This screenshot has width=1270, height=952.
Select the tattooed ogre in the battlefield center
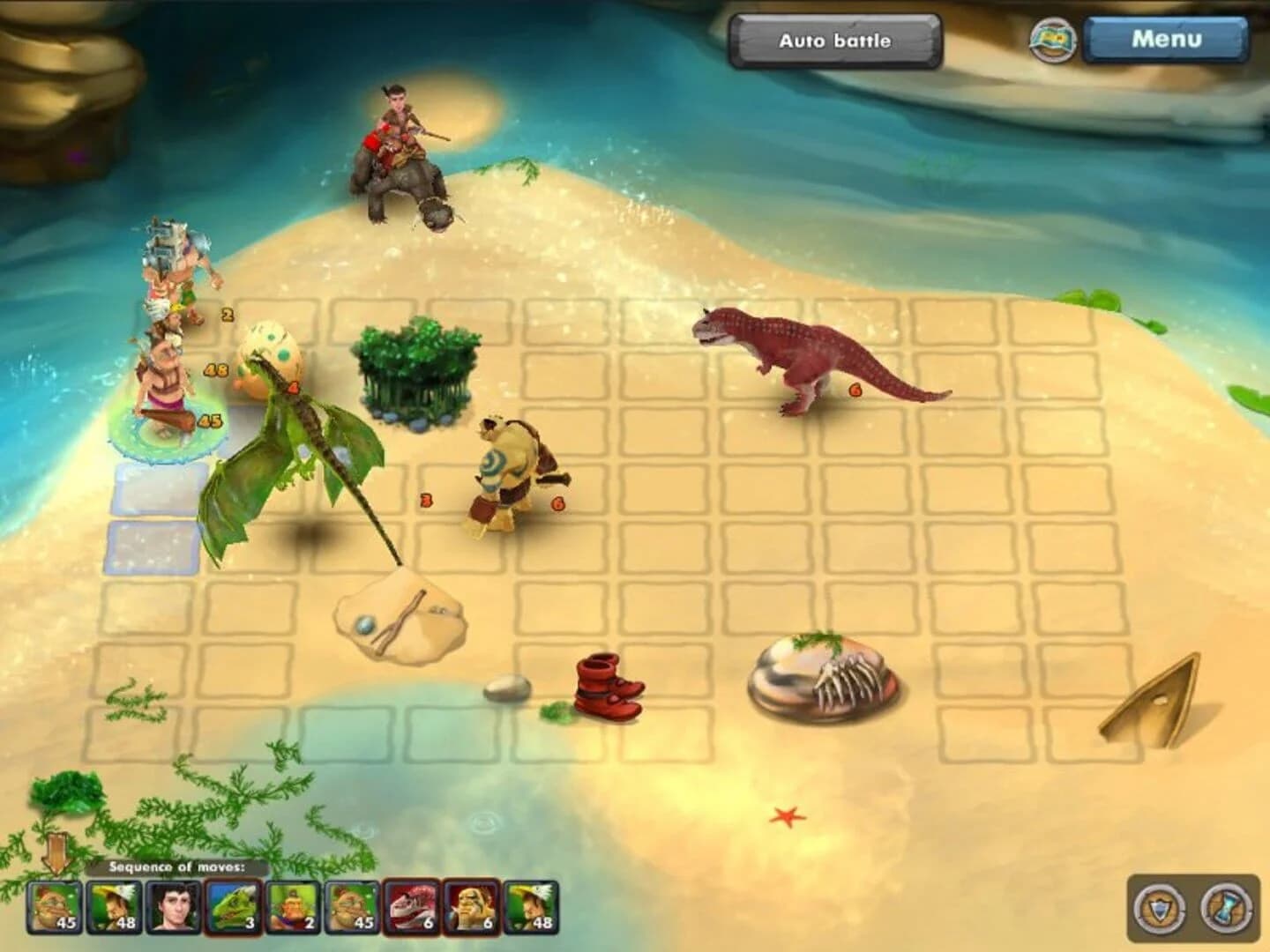(x=507, y=467)
